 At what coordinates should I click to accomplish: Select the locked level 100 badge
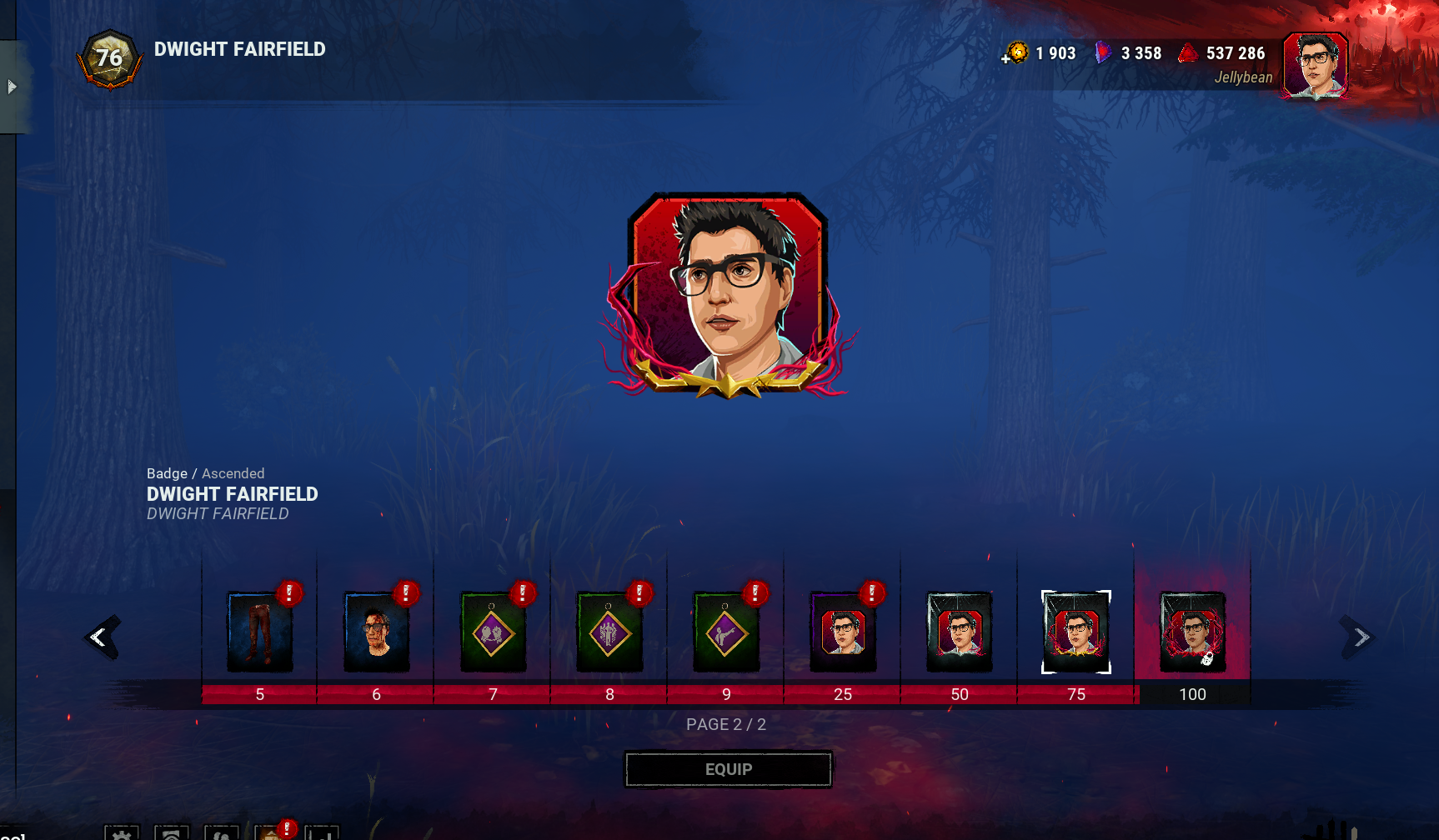pyautogui.click(x=1193, y=632)
